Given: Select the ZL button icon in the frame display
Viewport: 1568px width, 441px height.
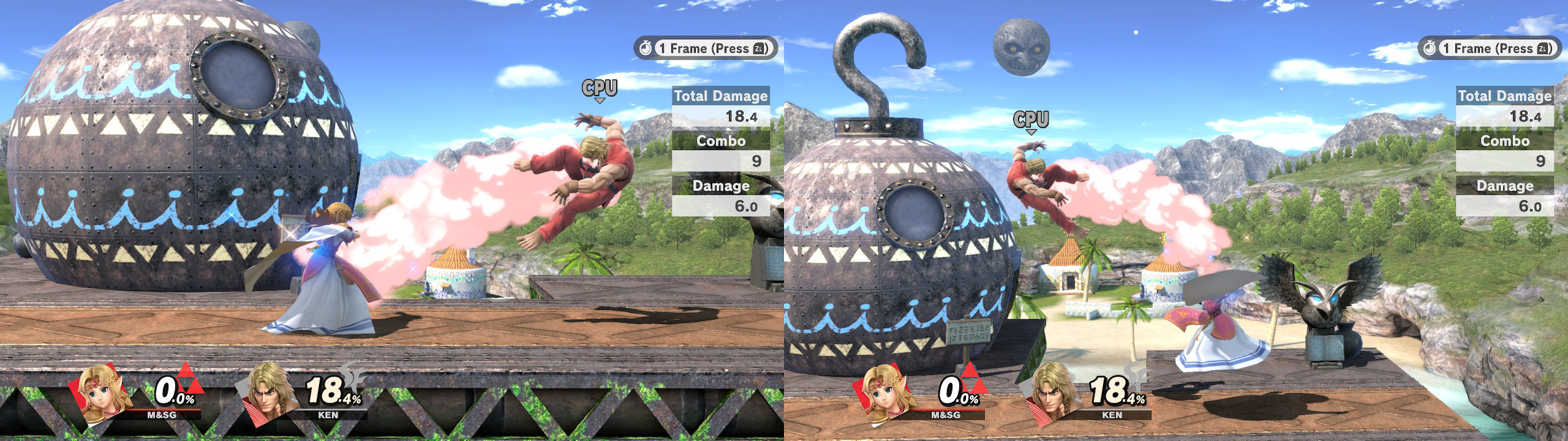Looking at the screenshot, I should click(x=758, y=50).
